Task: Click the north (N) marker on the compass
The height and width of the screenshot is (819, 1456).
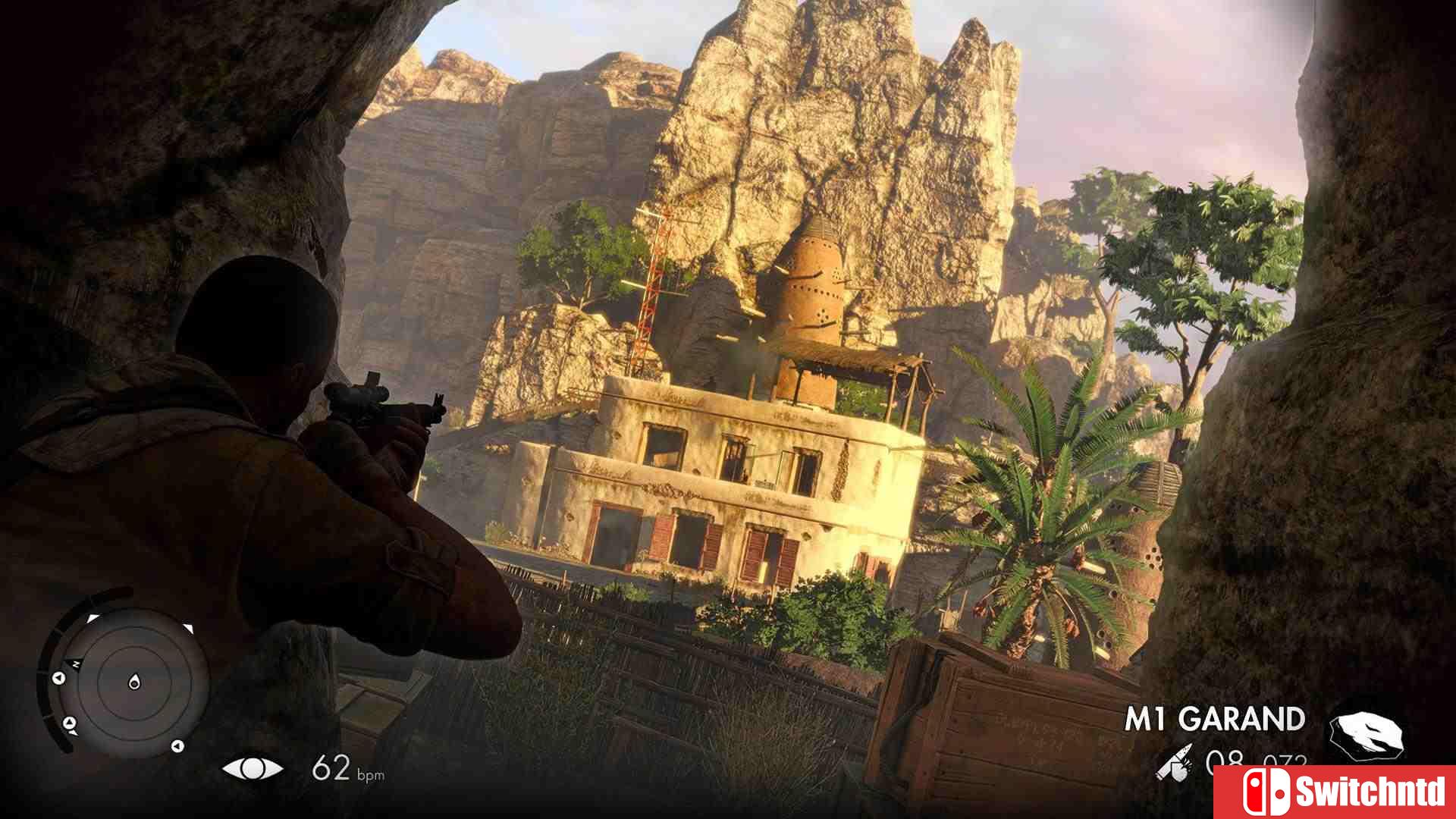Action: pyautogui.click(x=76, y=664)
